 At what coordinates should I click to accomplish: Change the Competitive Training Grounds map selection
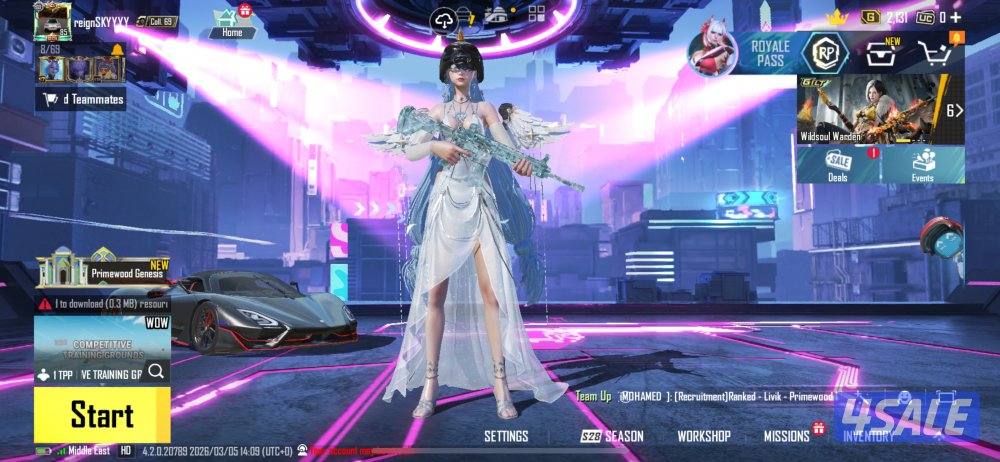101,352
